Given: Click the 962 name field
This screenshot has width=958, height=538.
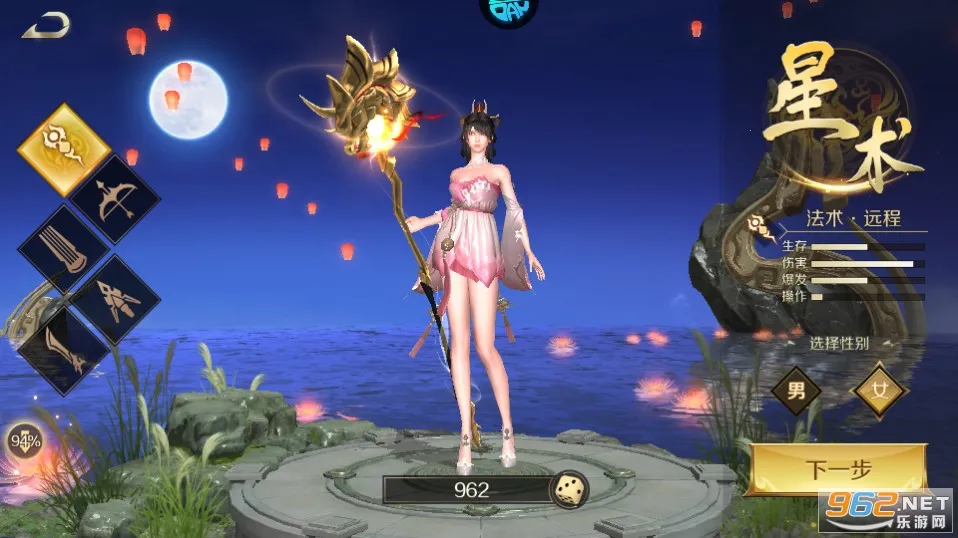Looking at the screenshot, I should pos(470,489).
